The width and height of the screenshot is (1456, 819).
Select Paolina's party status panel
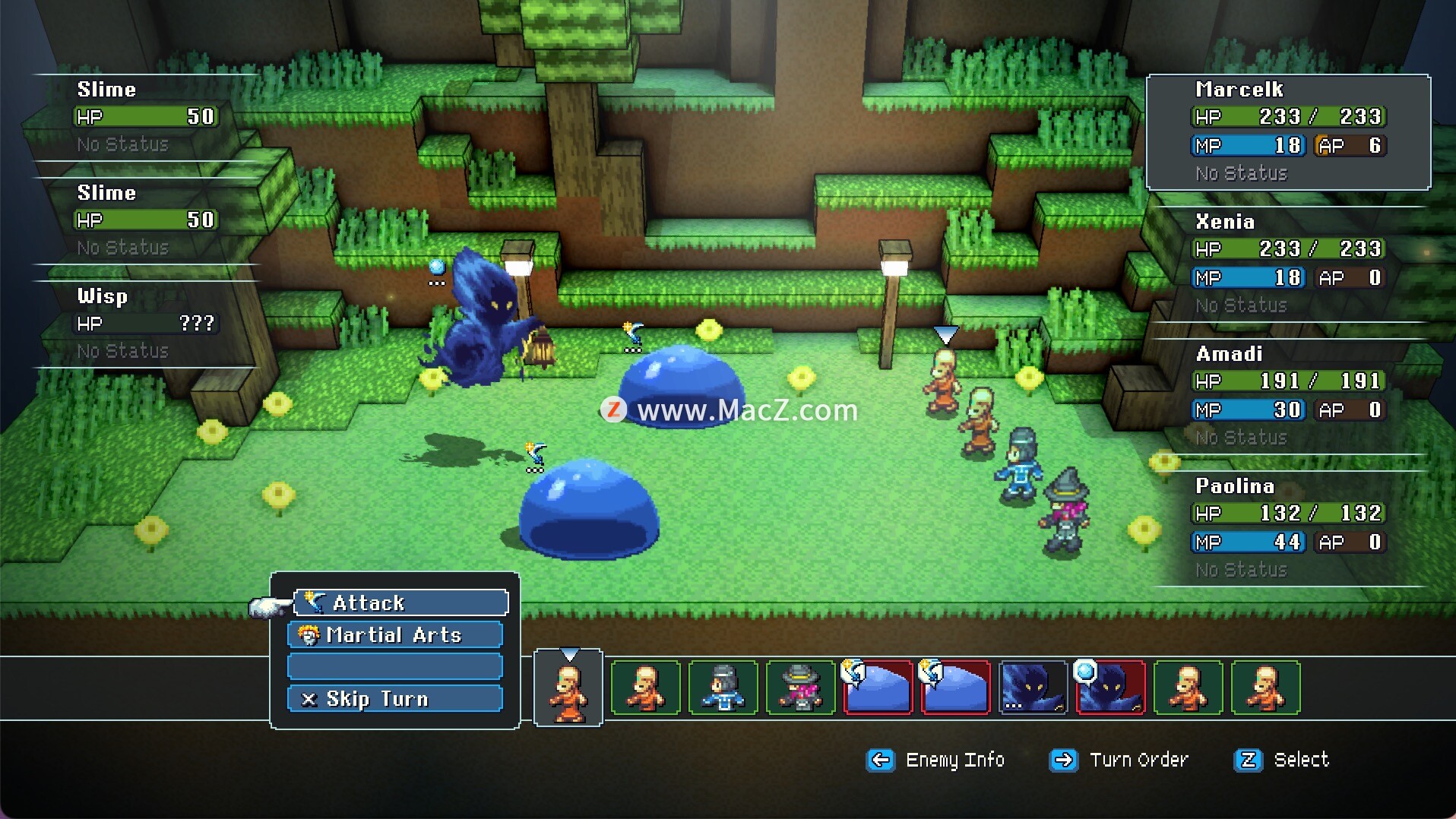[1288, 528]
